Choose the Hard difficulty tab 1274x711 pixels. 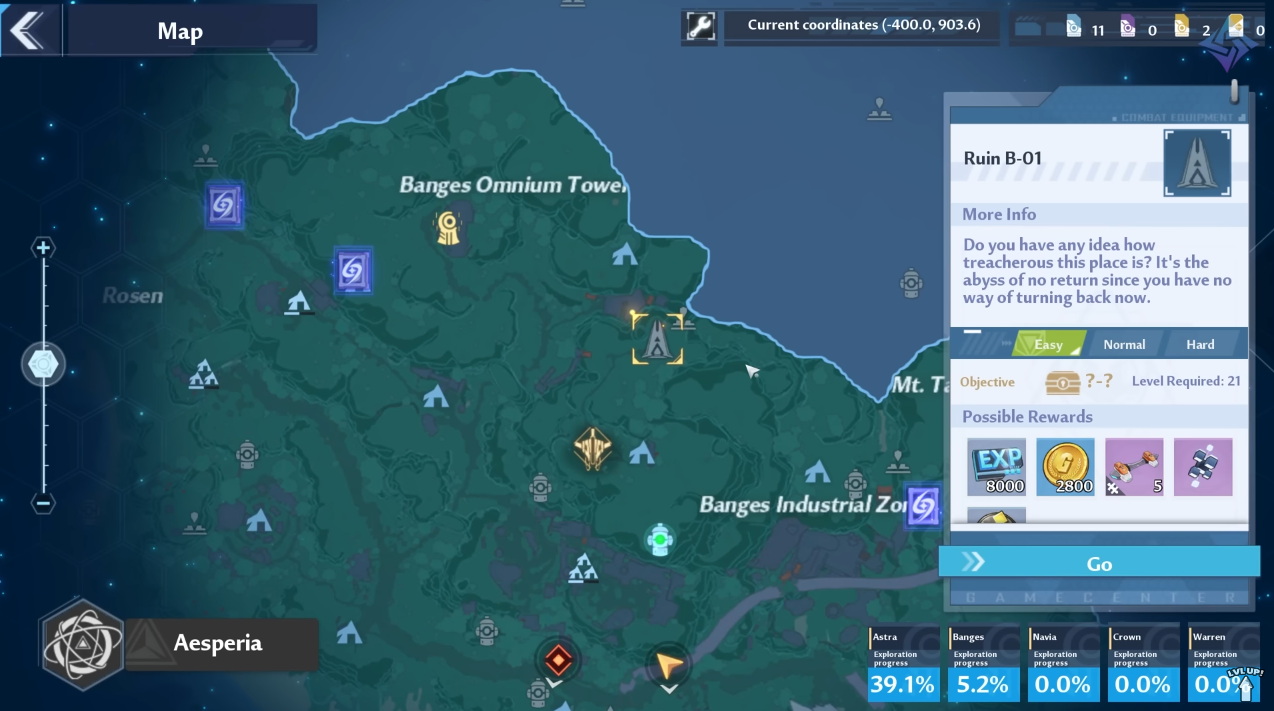[x=1200, y=344]
